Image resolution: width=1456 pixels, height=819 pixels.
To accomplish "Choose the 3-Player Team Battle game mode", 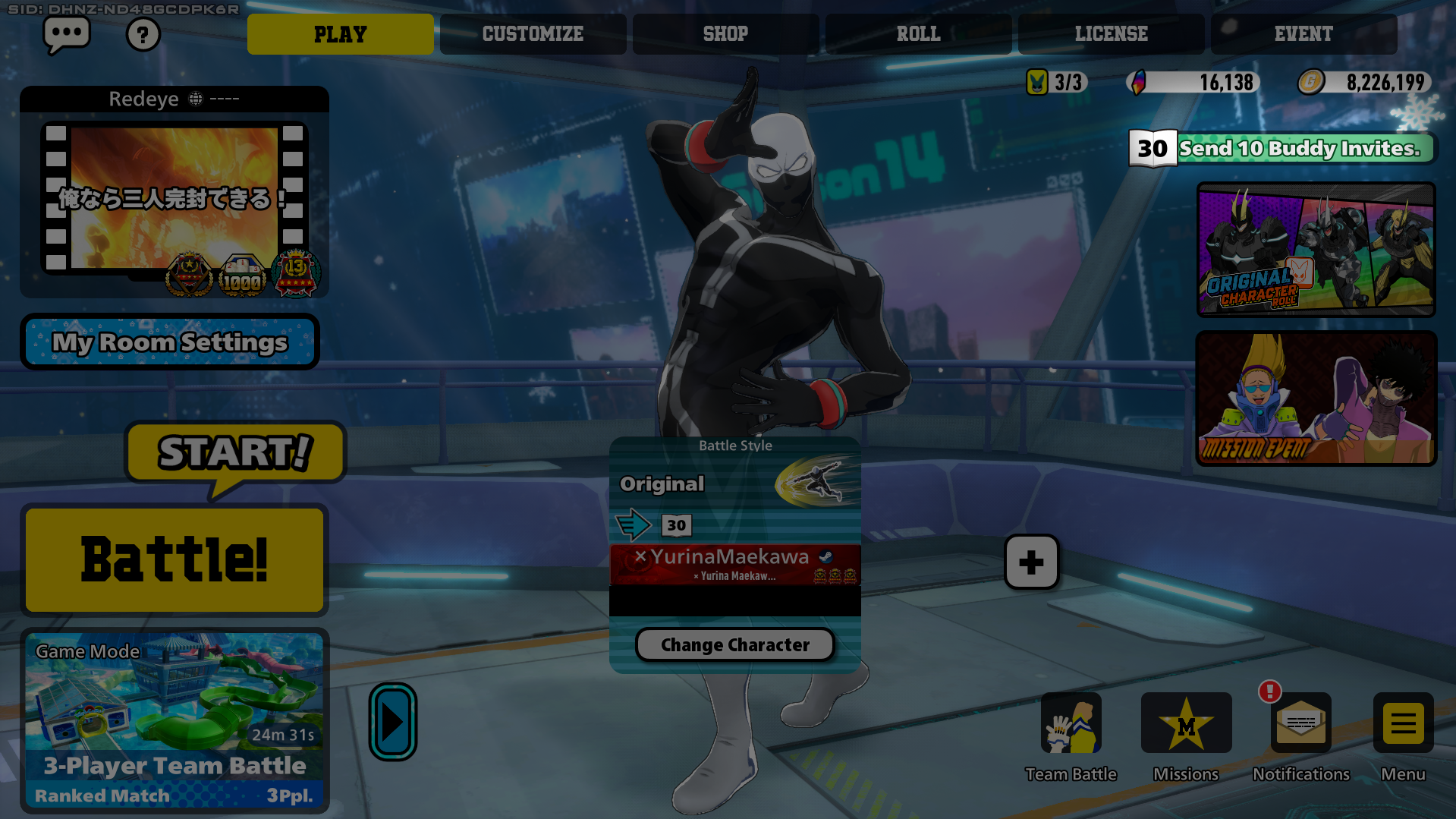I will tap(175, 720).
